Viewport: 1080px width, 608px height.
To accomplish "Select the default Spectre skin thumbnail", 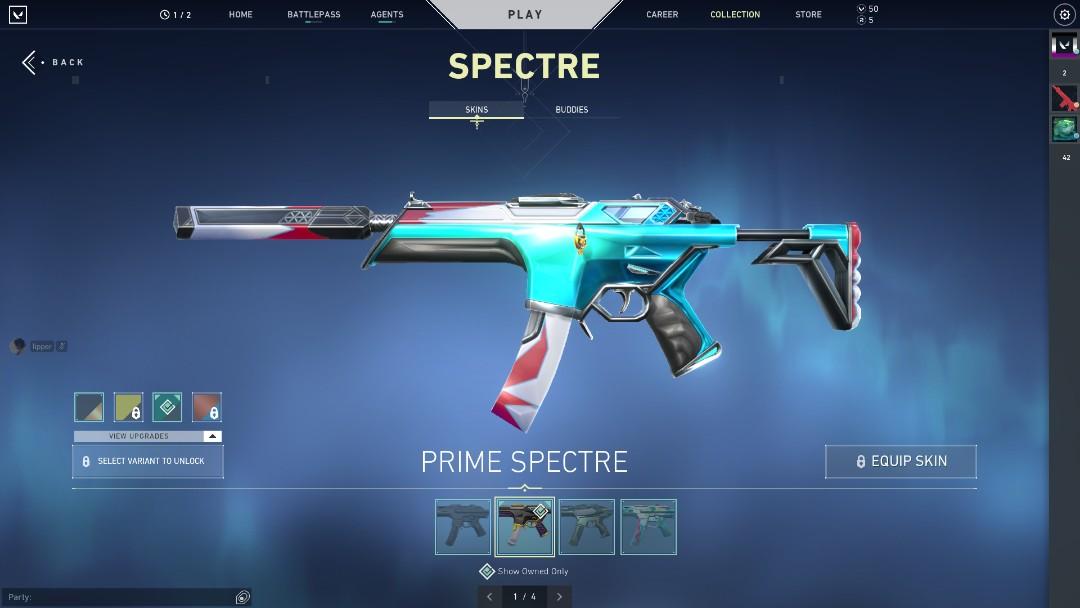I will (463, 527).
